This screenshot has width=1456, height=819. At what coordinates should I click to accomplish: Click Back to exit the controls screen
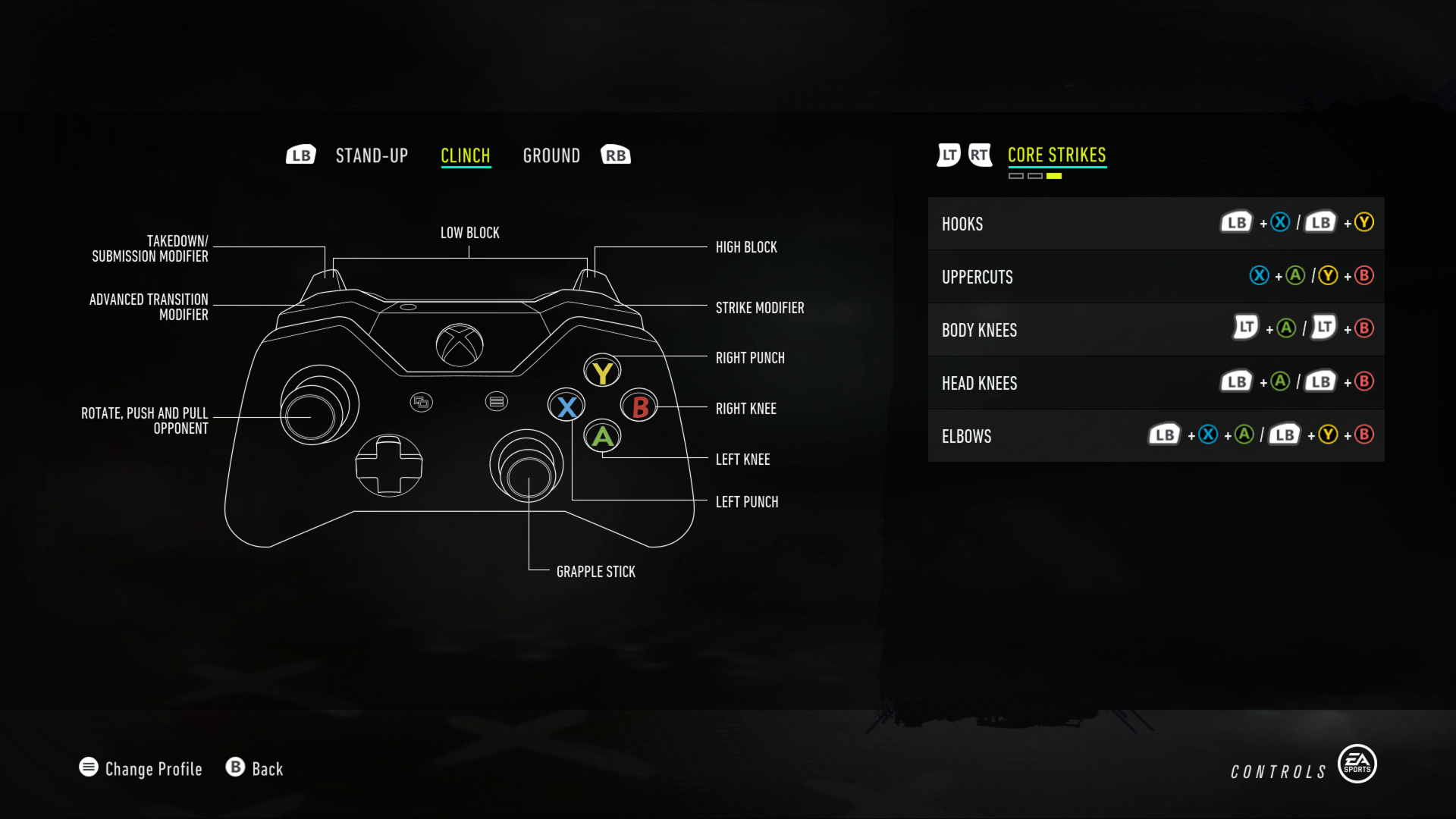click(267, 769)
